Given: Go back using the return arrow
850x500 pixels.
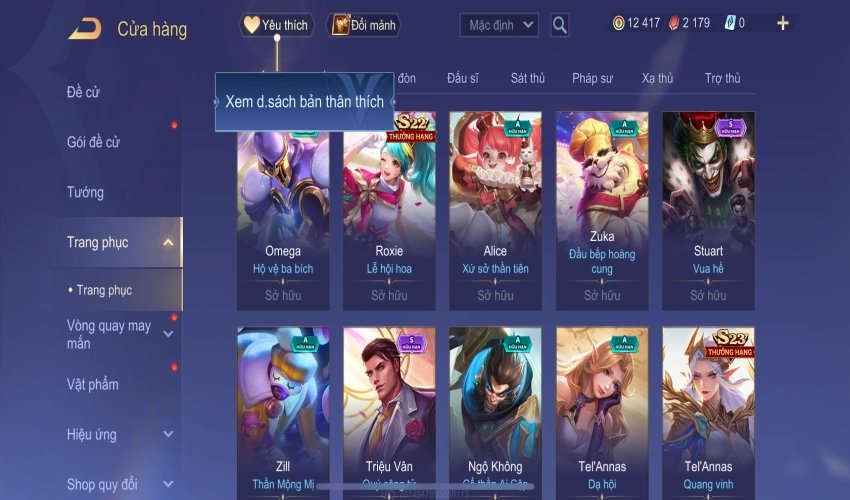Looking at the screenshot, I should (x=84, y=29).
